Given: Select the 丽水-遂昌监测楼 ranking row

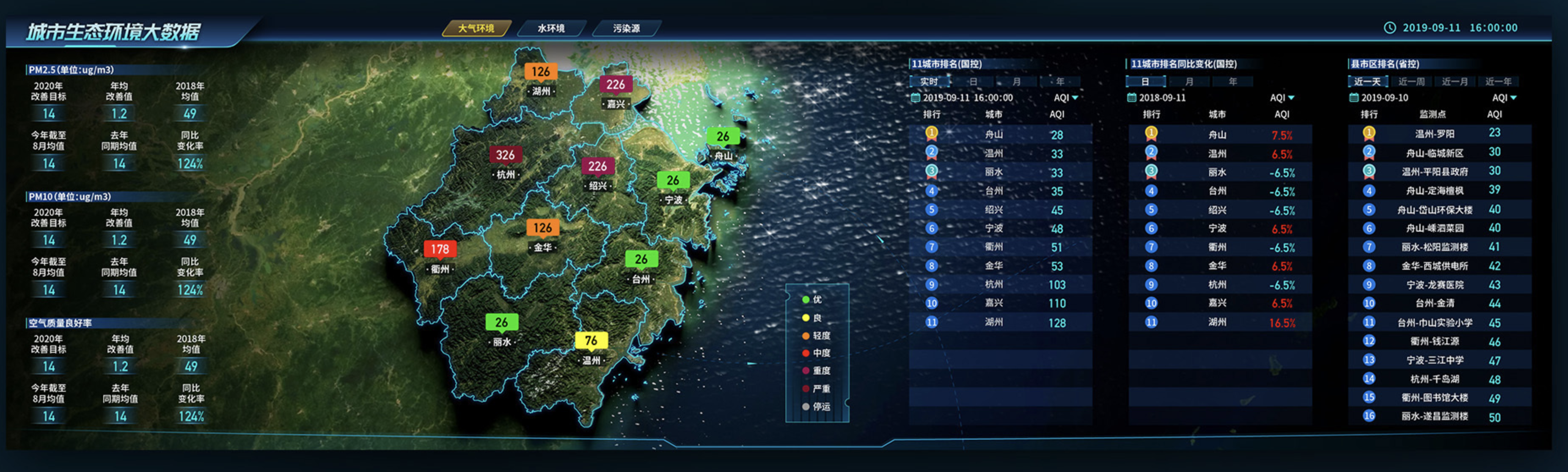Looking at the screenshot, I should coord(1434,417).
